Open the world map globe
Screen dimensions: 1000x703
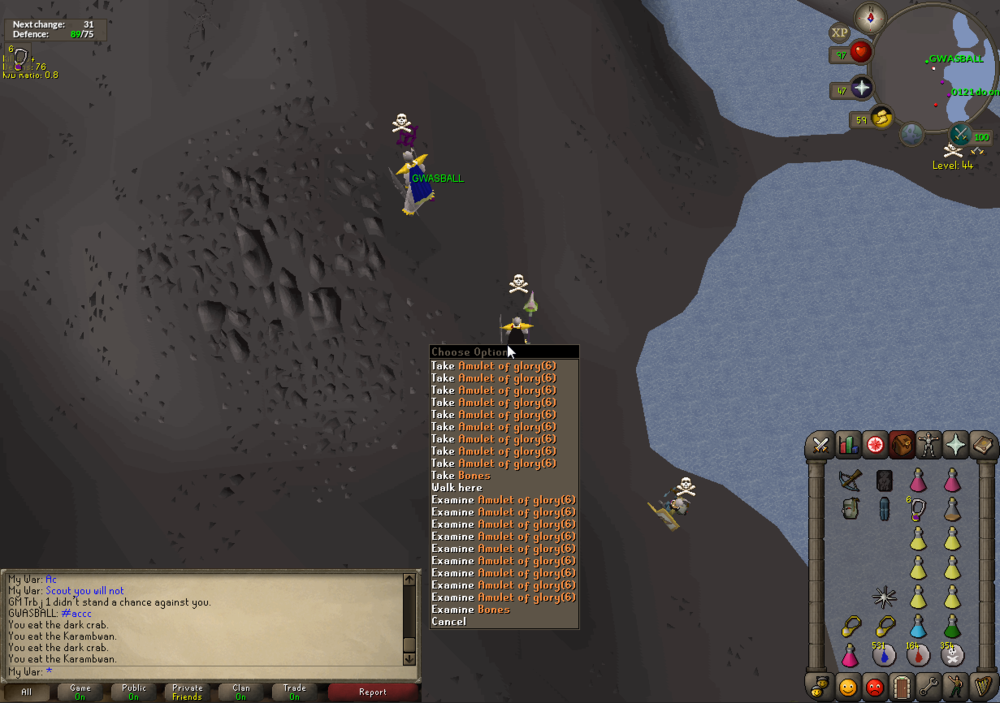(x=912, y=134)
